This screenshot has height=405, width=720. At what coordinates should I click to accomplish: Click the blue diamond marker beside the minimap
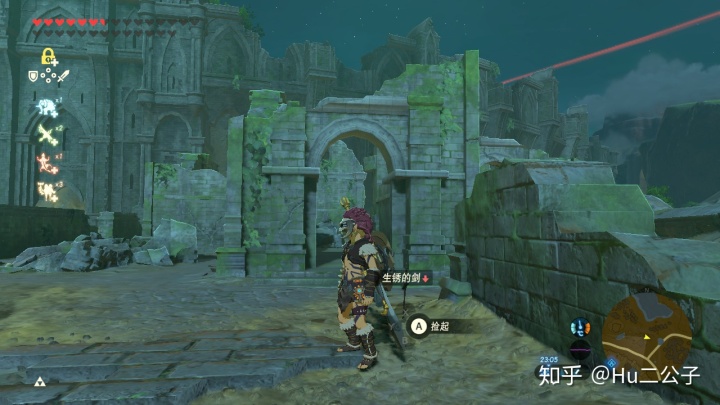coord(610,363)
